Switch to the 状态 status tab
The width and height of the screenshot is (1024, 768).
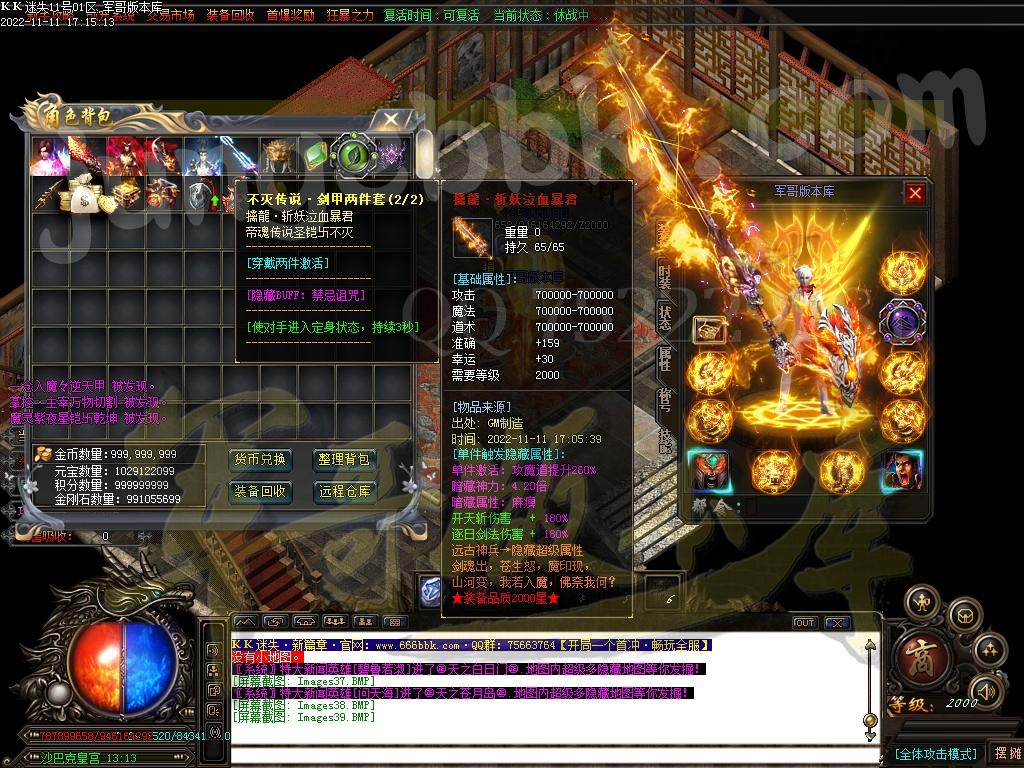[x=664, y=316]
